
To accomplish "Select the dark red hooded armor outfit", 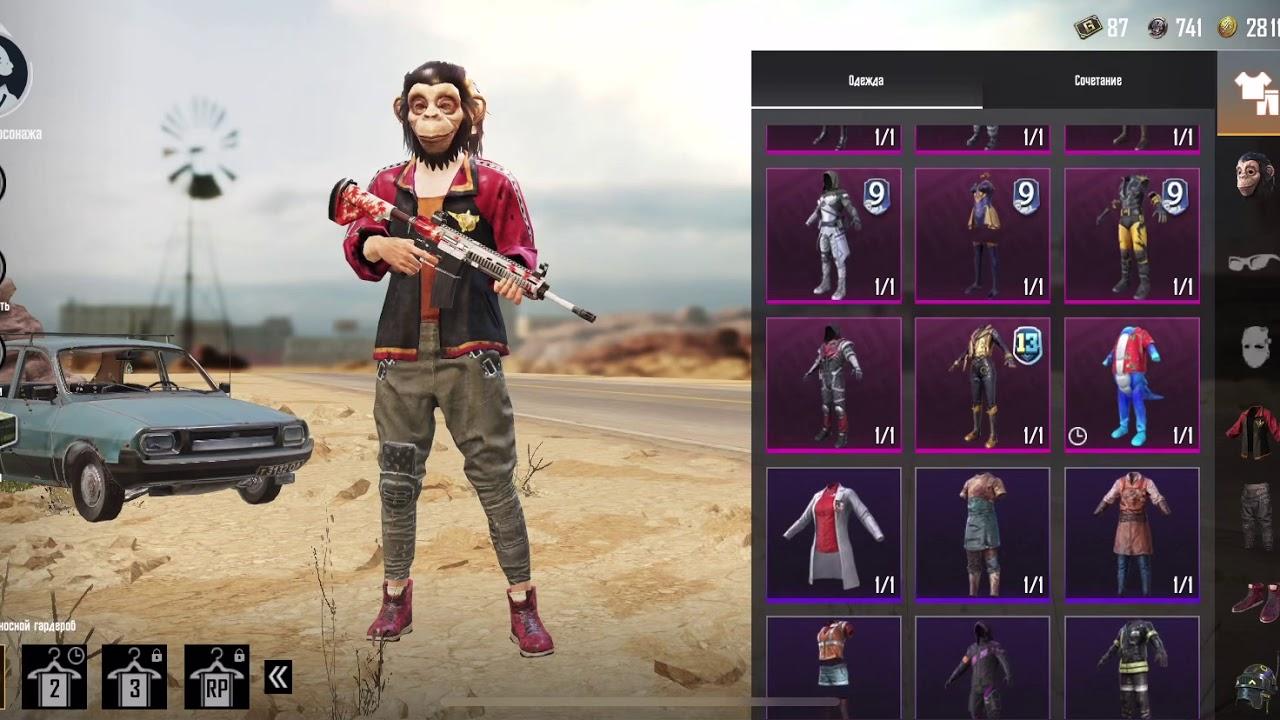I will pyautogui.click(x=833, y=385).
